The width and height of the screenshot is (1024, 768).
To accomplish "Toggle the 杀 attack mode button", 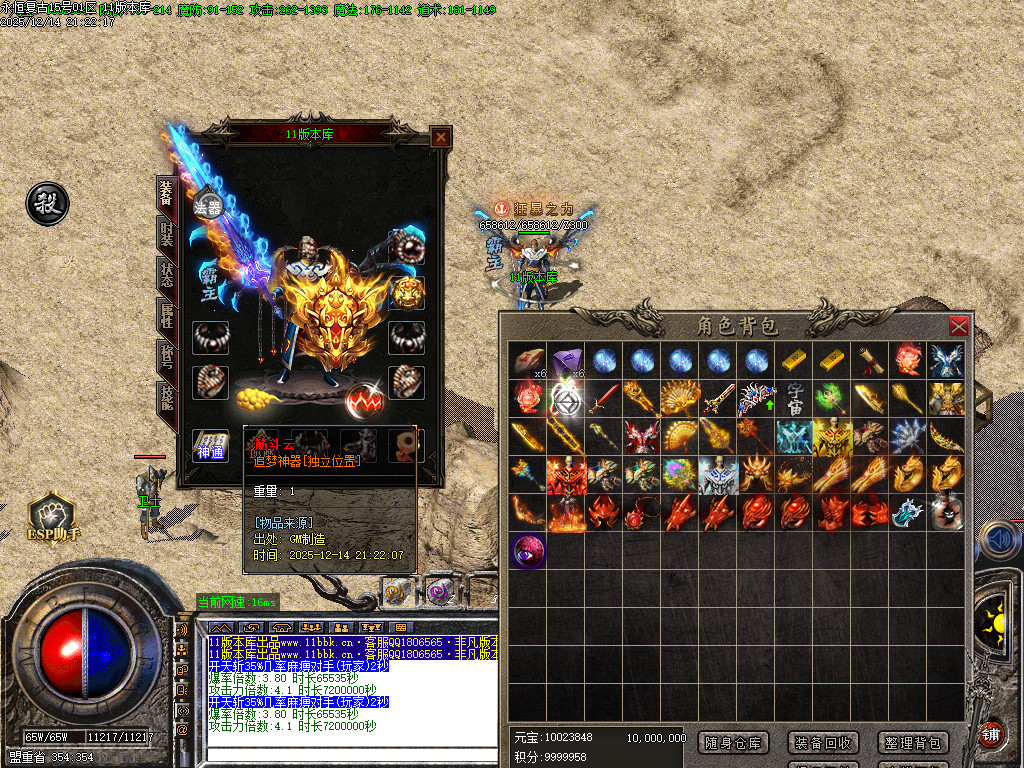I will [47, 203].
